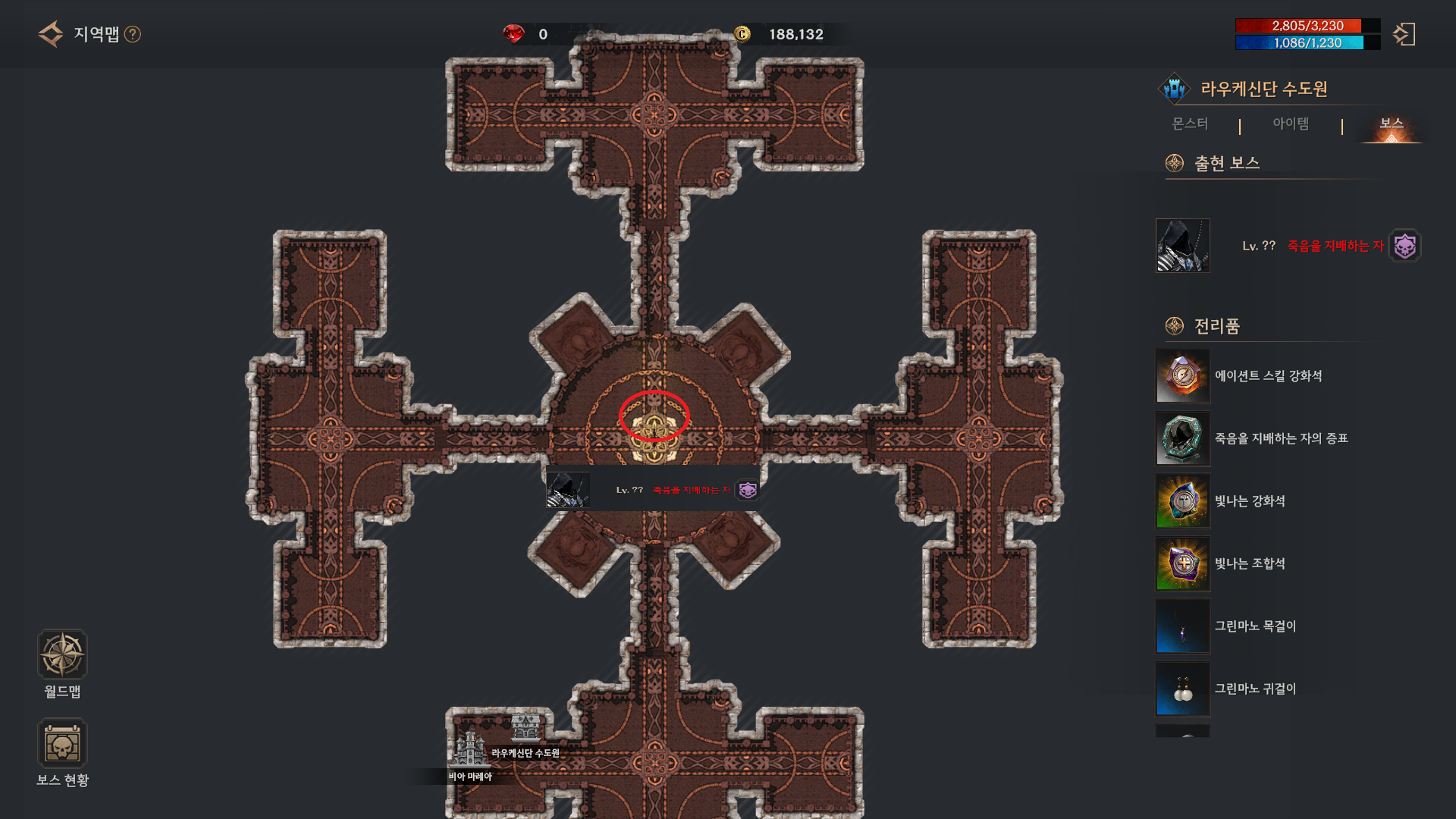Click the help question mark next to 지역맵
Image resolution: width=1456 pixels, height=819 pixels.
[x=133, y=34]
